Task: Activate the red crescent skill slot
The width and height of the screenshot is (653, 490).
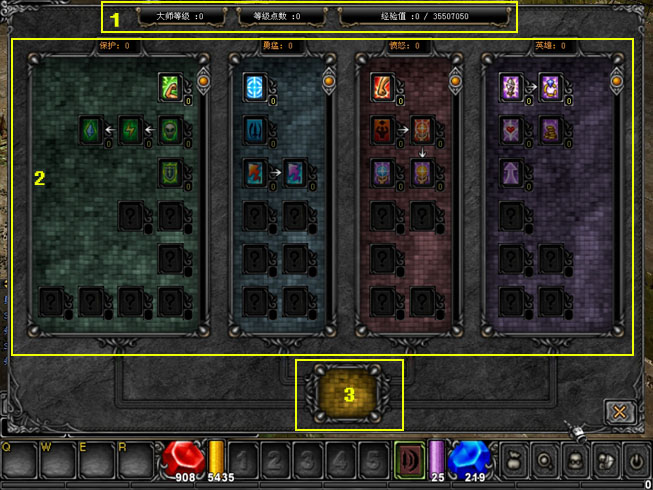Action: point(409,456)
